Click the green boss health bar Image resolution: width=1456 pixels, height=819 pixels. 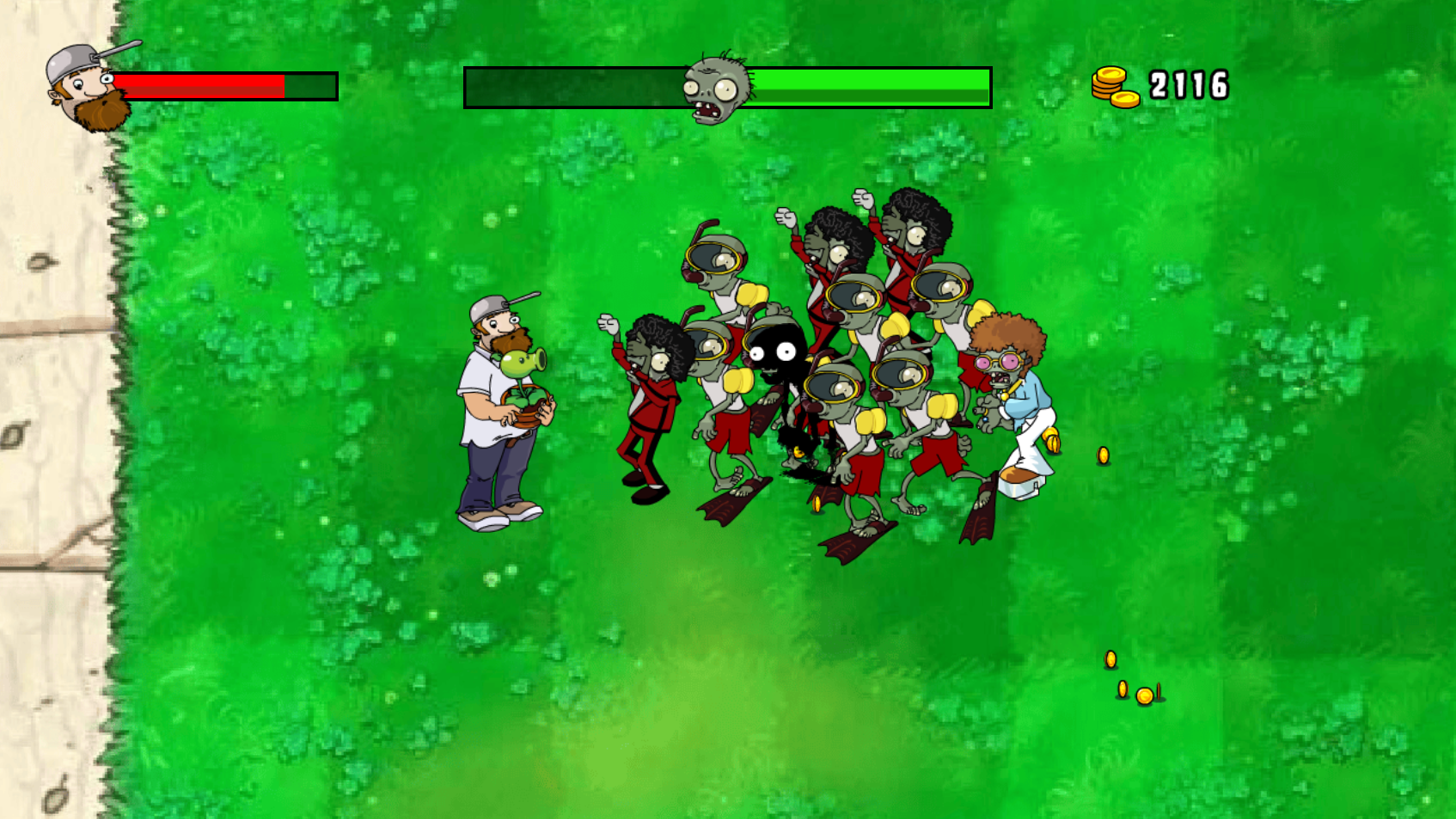(868, 85)
